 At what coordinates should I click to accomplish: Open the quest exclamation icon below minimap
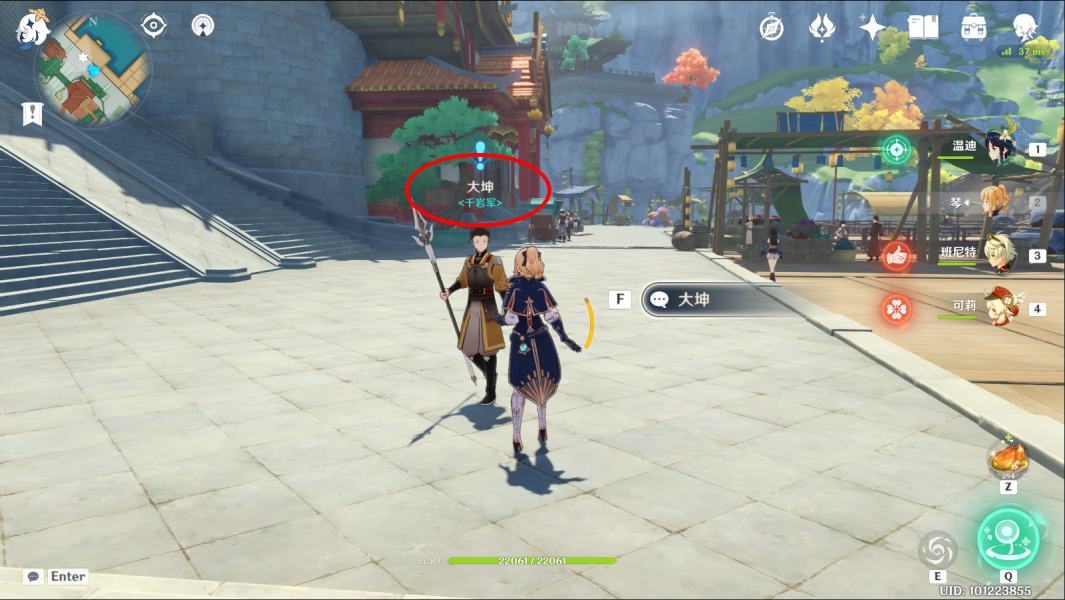(x=32, y=114)
